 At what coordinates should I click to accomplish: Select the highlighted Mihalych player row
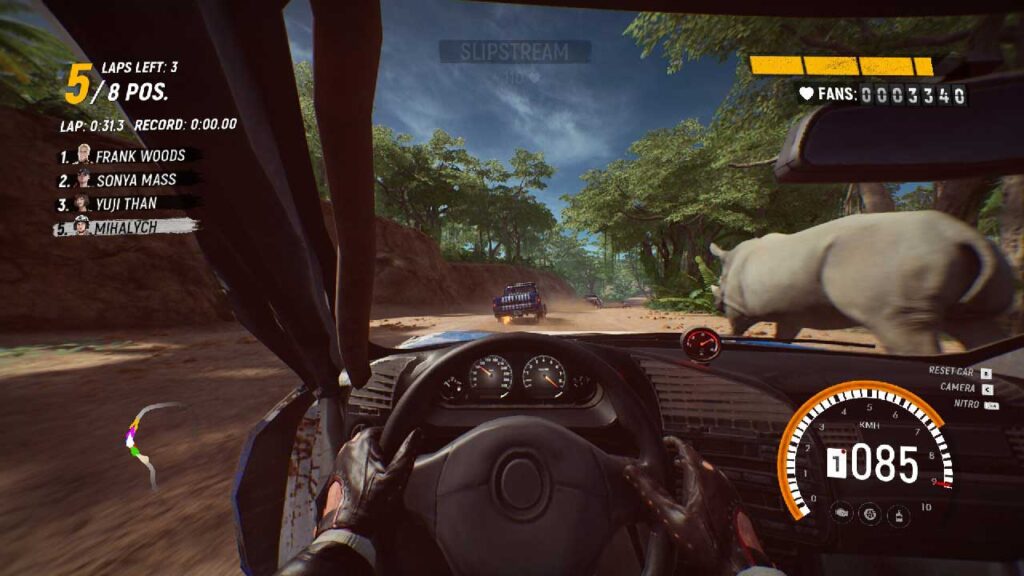tap(125, 227)
